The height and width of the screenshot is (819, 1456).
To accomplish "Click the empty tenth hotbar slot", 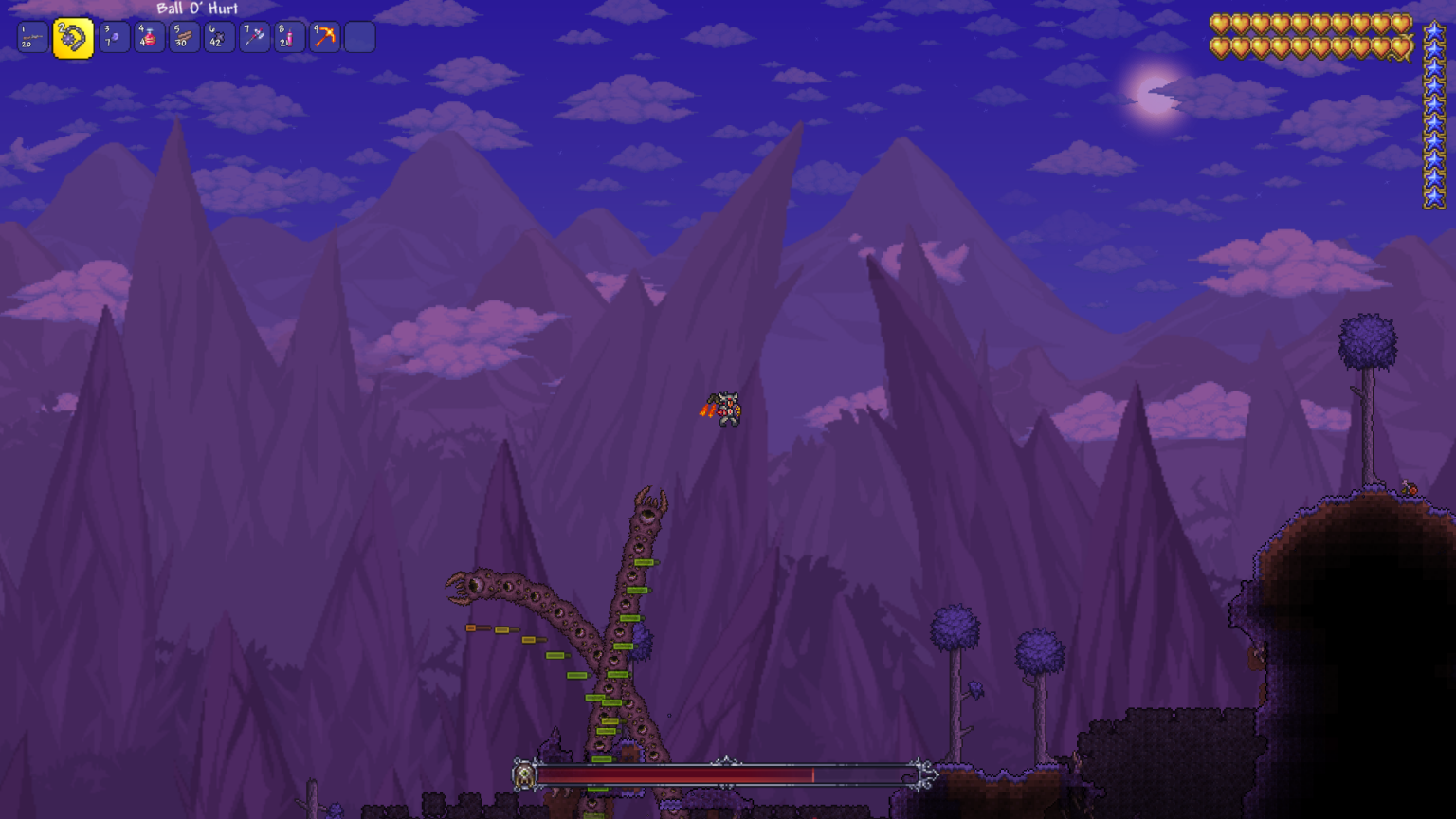I will point(359,36).
